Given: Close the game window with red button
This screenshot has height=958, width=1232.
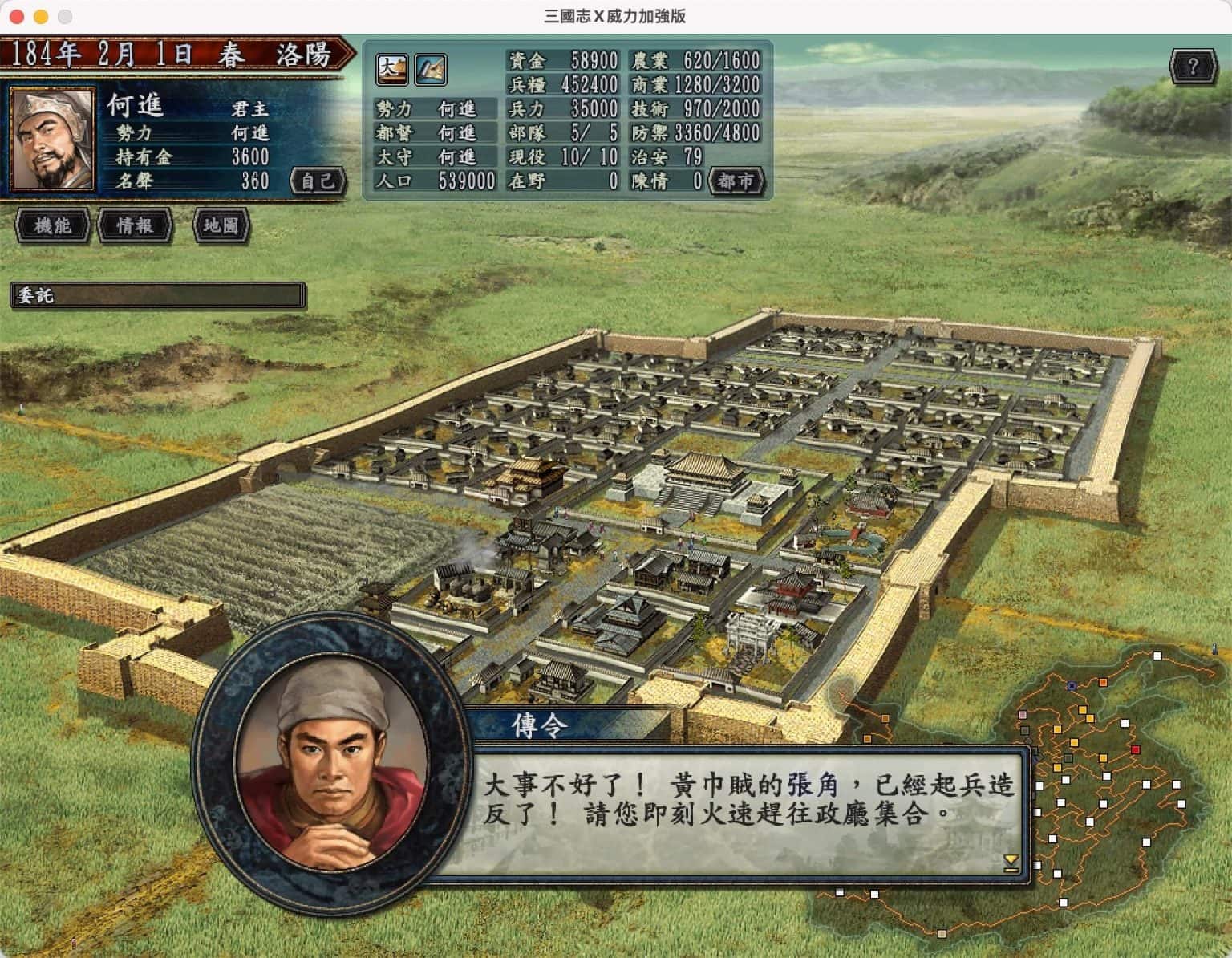Looking at the screenshot, I should (x=18, y=17).
